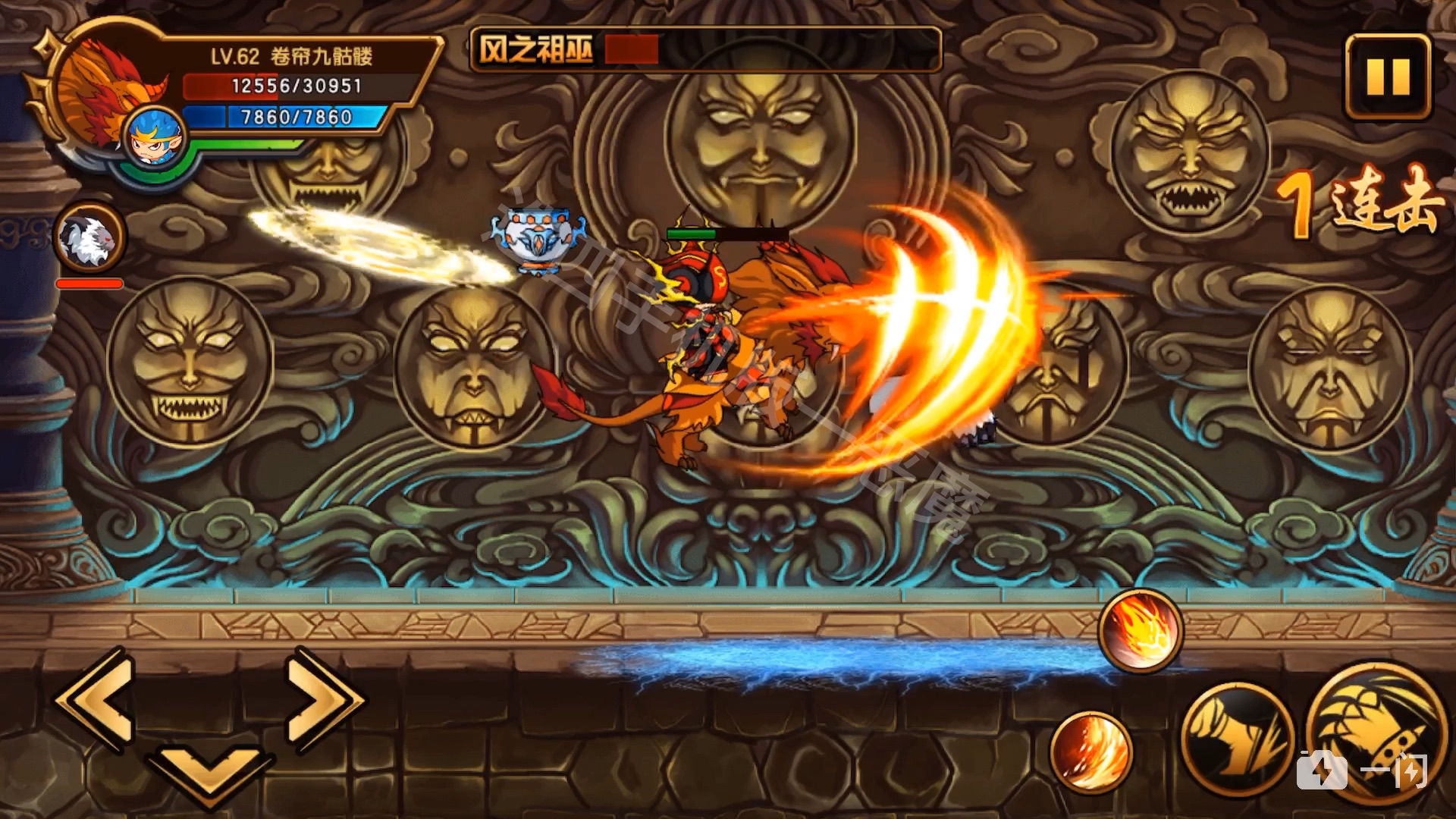Tap the left arrow movement button
This screenshot has width=1456, height=819.
96,699
